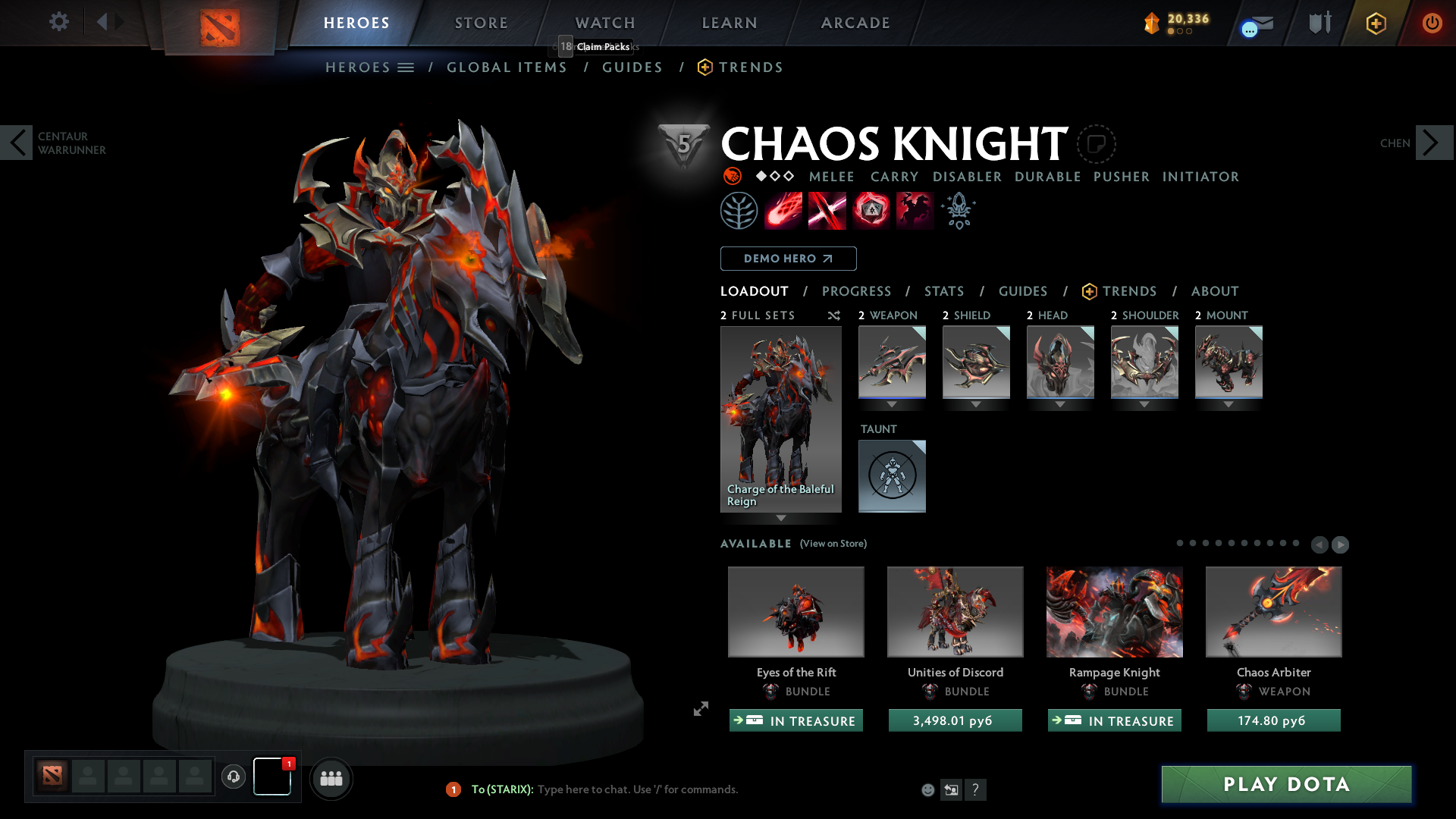1456x819 pixels.
Task: Select the Charge of the Baleful Reign set thumbnail
Action: 781,417
